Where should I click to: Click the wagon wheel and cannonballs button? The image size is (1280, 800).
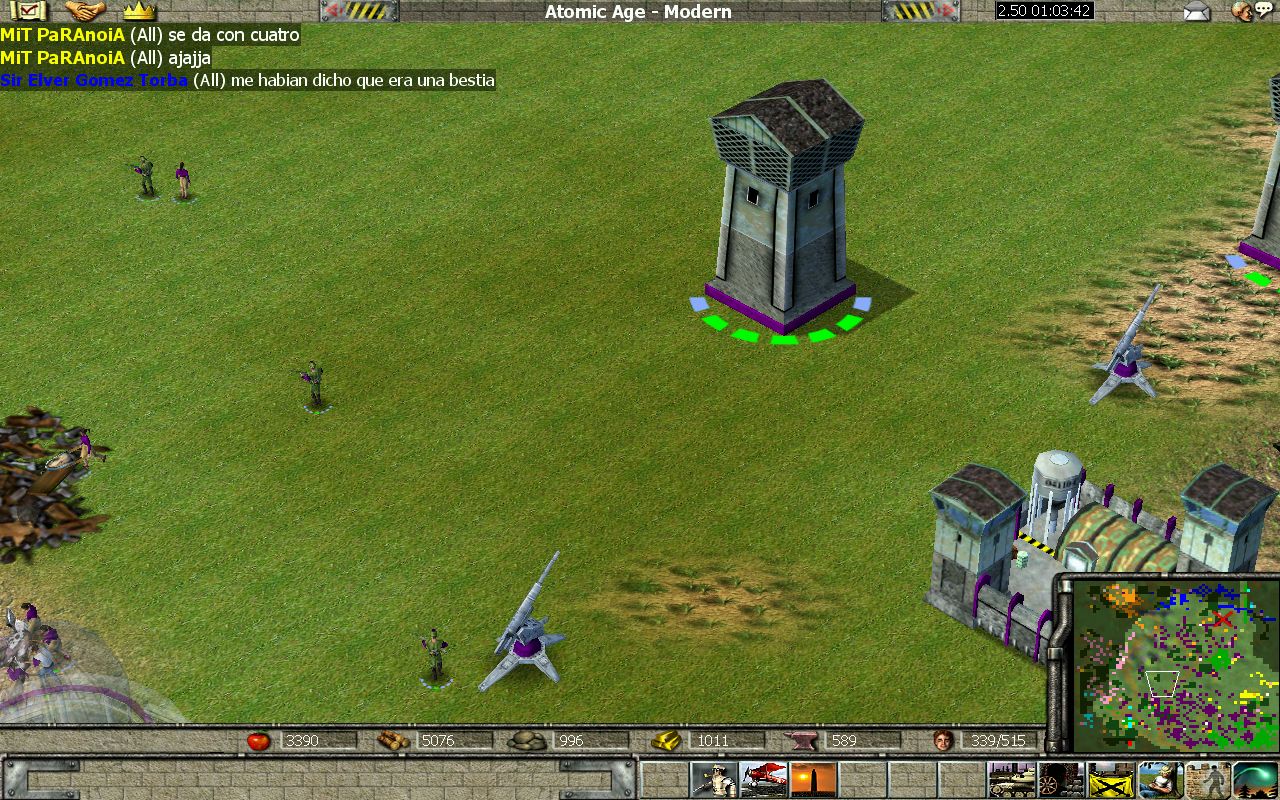tap(1061, 779)
